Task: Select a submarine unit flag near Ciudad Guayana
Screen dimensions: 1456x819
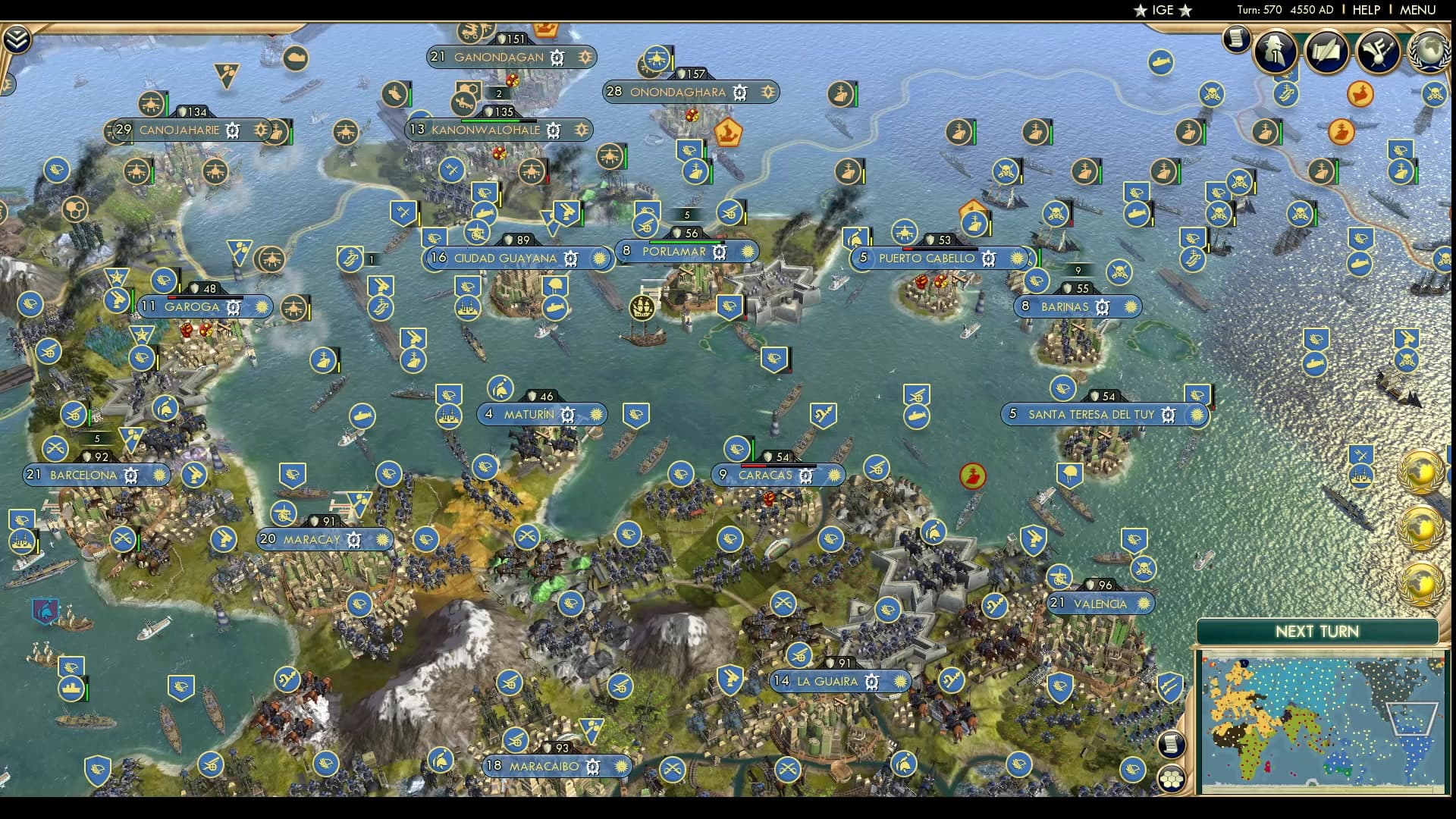Action: tap(555, 309)
